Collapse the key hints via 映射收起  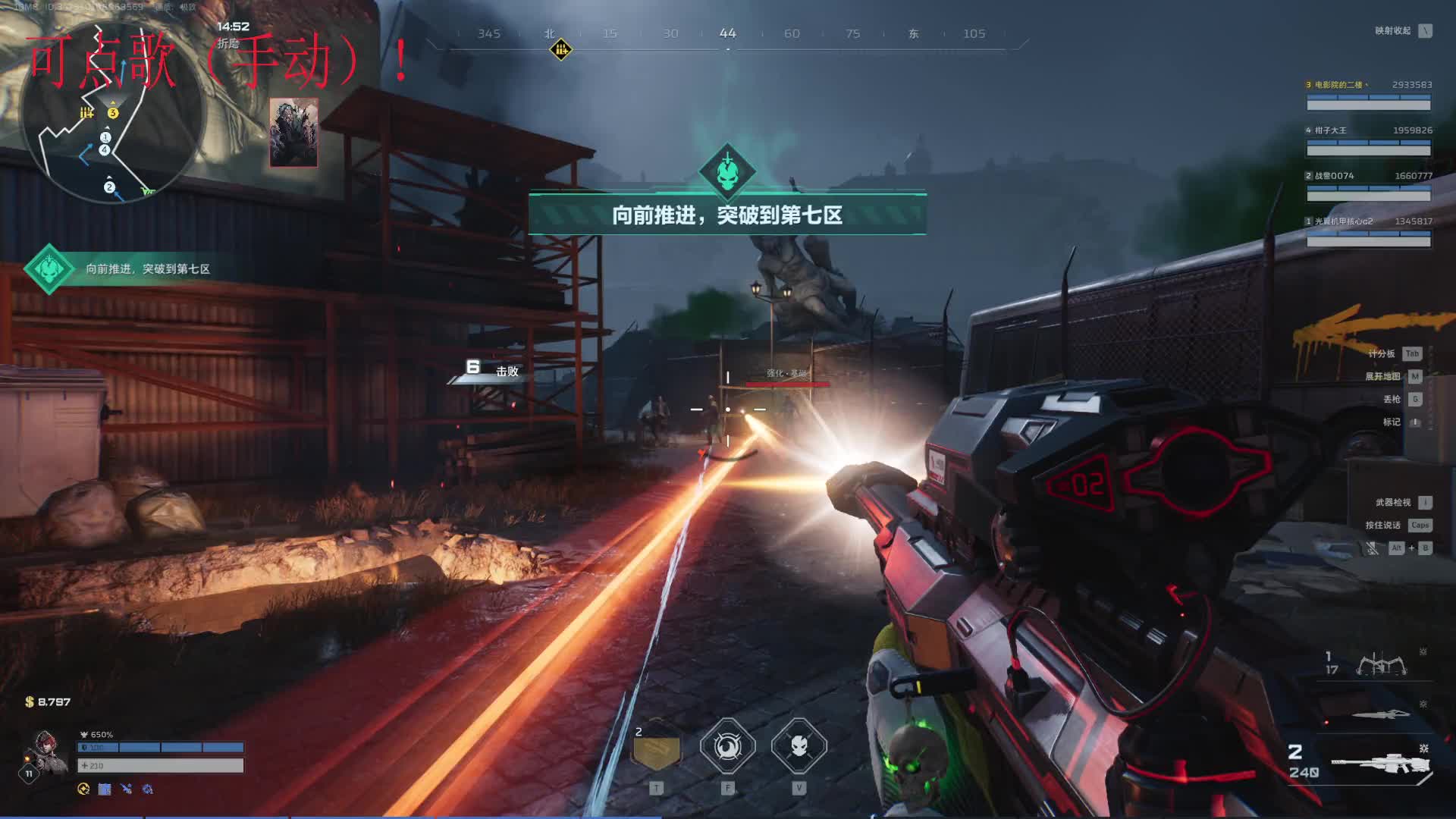1403,31
